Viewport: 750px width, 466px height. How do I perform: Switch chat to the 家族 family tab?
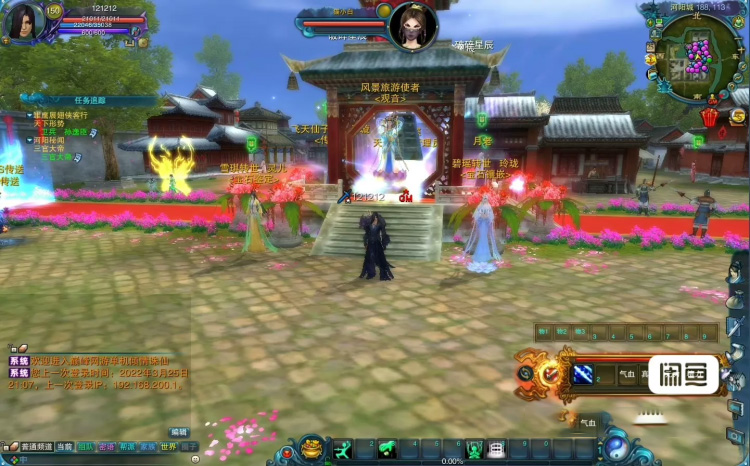(x=147, y=447)
